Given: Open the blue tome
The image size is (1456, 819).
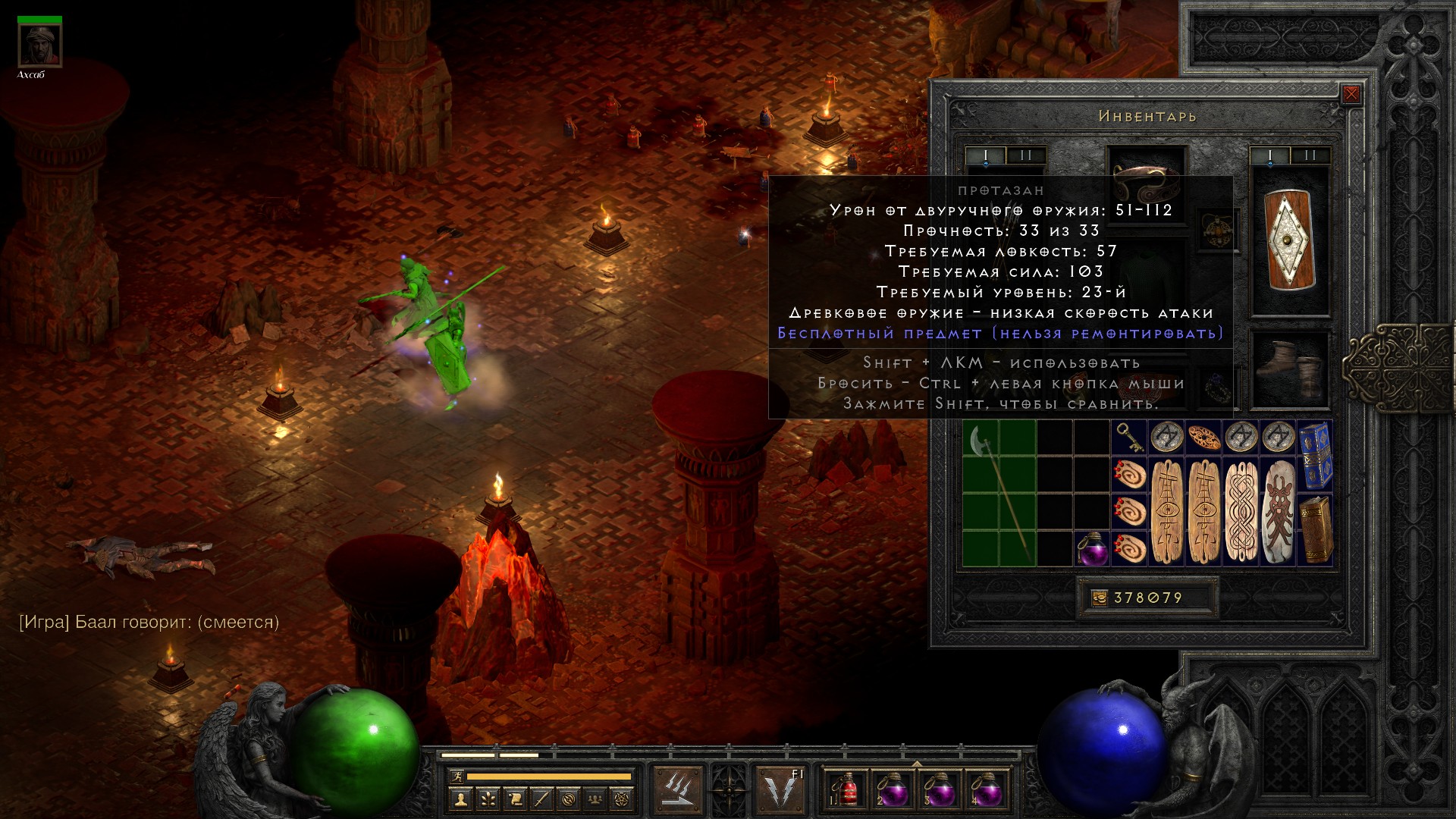Looking at the screenshot, I should [x=1315, y=455].
